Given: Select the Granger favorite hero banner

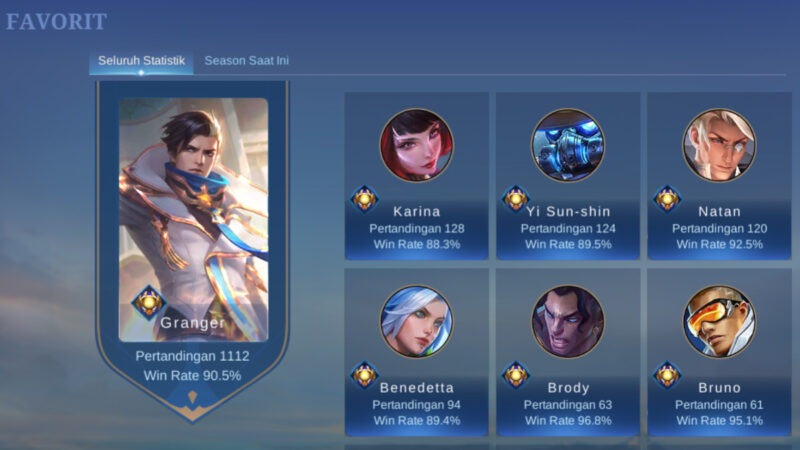Looking at the screenshot, I should point(193,240).
